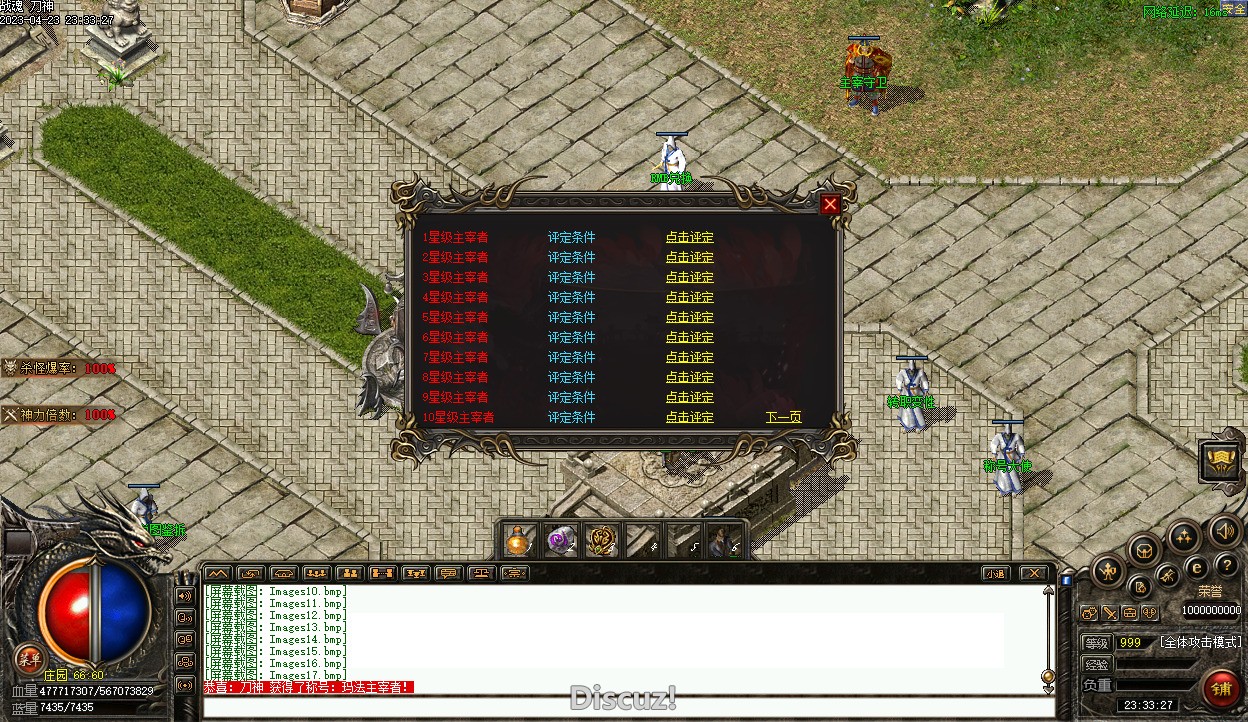Use the purple scroll hotbar item

(x=560, y=541)
